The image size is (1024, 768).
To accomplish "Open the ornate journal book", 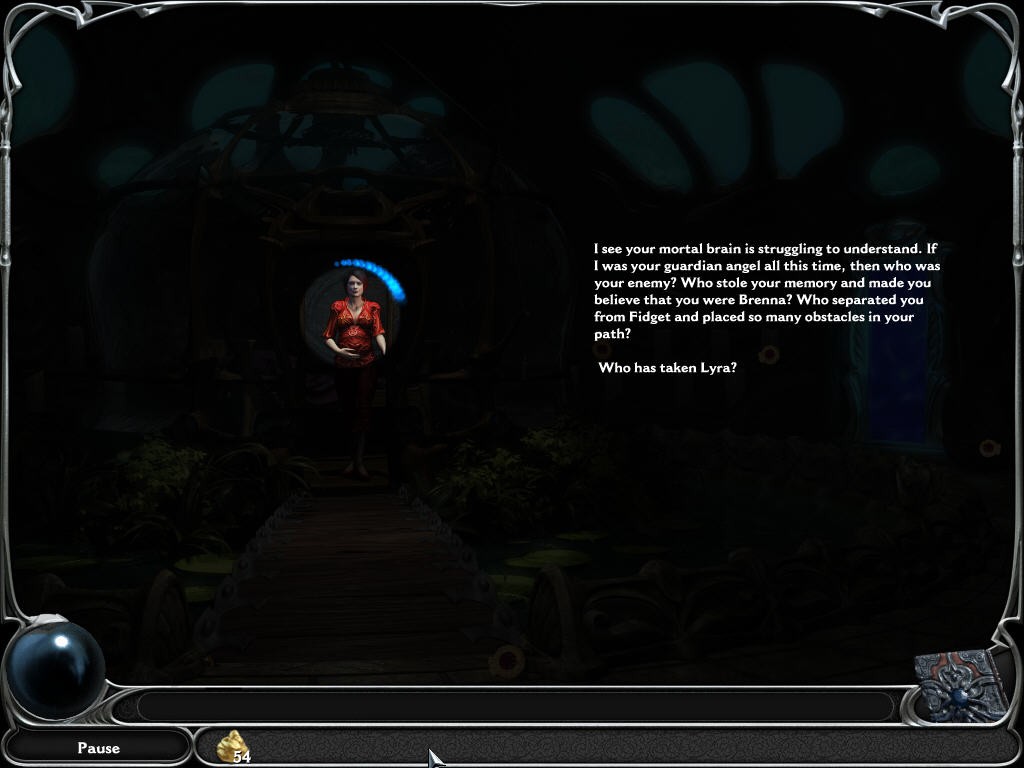I will tap(962, 685).
